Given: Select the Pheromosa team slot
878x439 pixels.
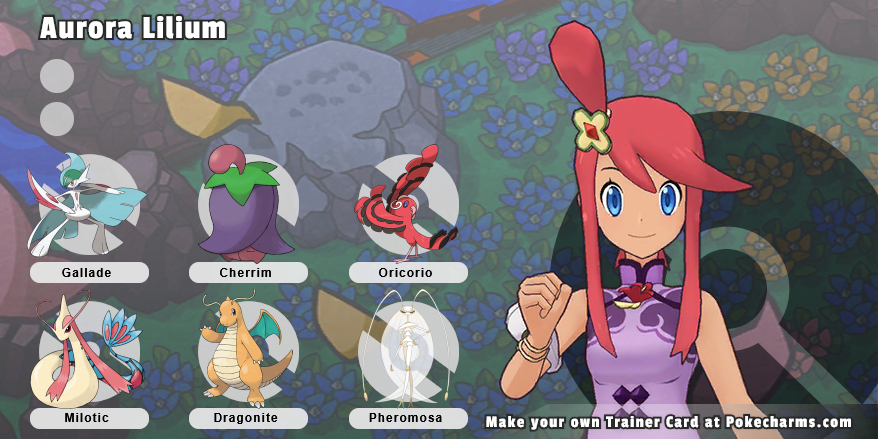Looking at the screenshot, I should coord(407,351).
